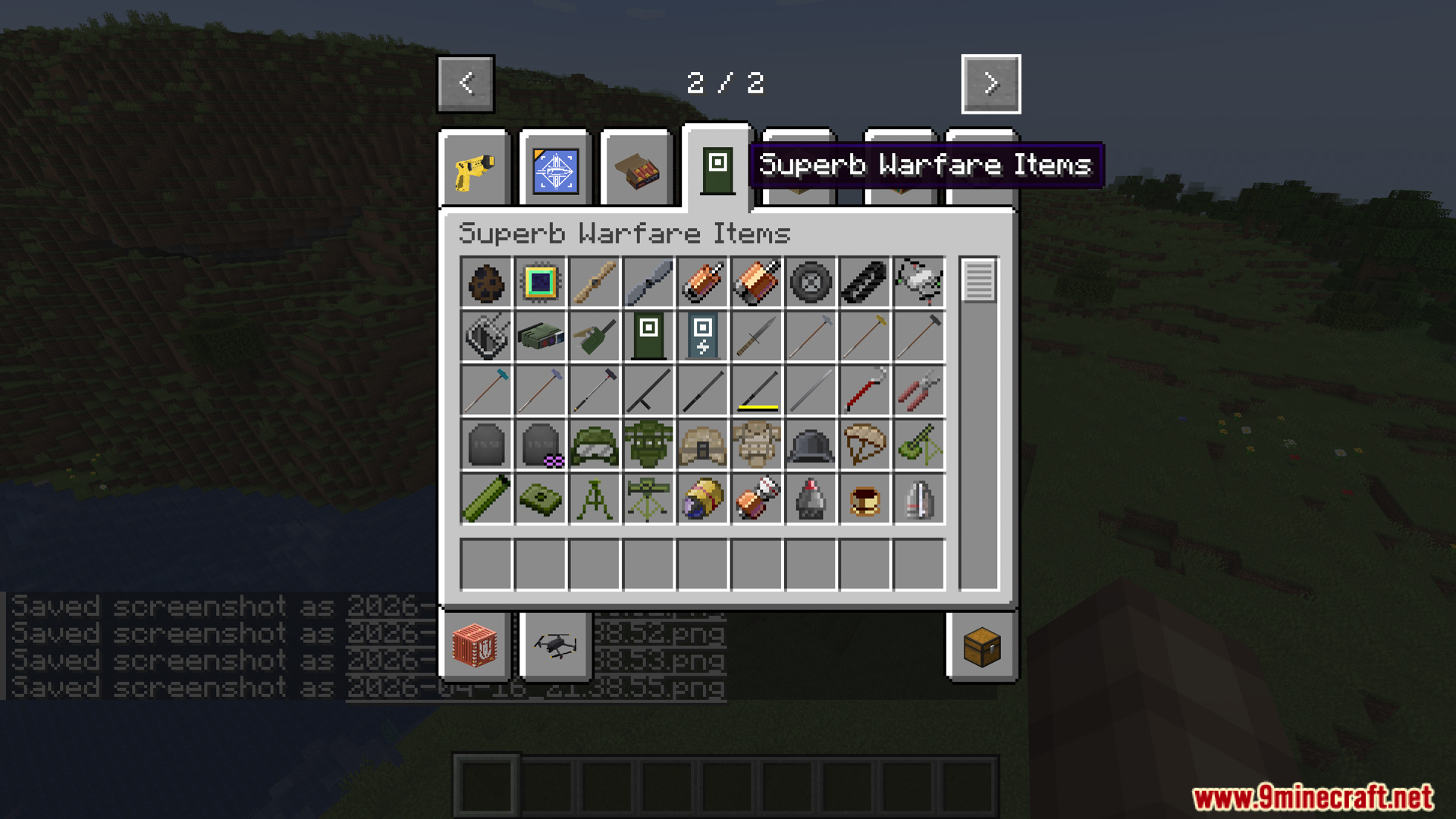Select the green gas mask item
This screenshot has width=1456, height=819.
[648, 444]
